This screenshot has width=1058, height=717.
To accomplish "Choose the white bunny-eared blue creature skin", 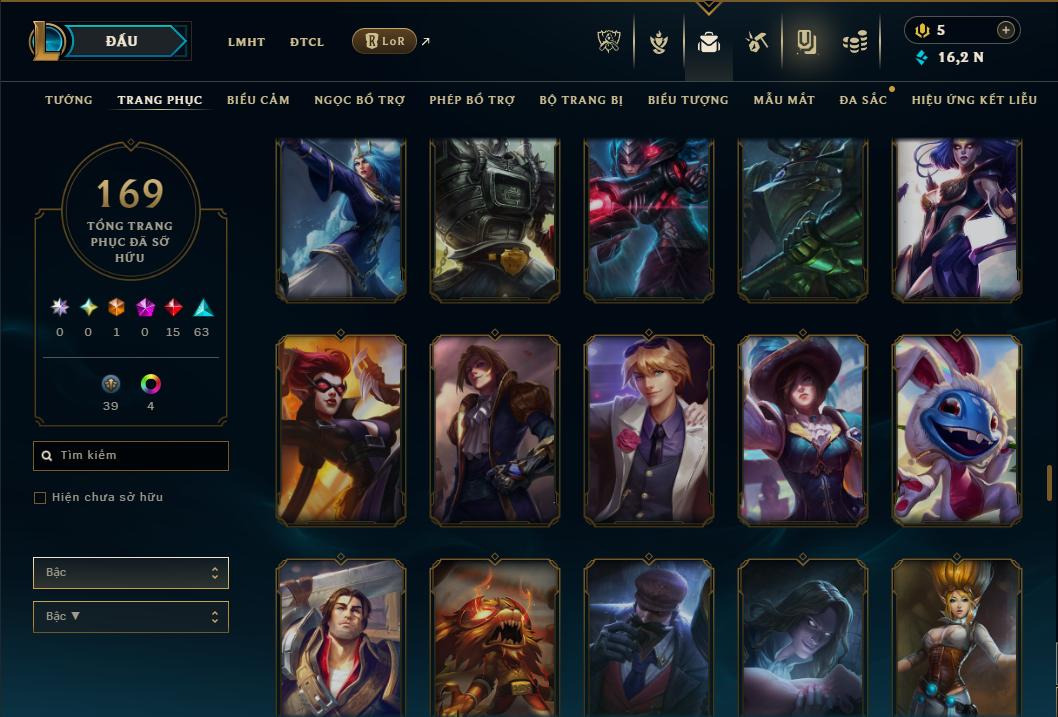I will pyautogui.click(x=957, y=429).
